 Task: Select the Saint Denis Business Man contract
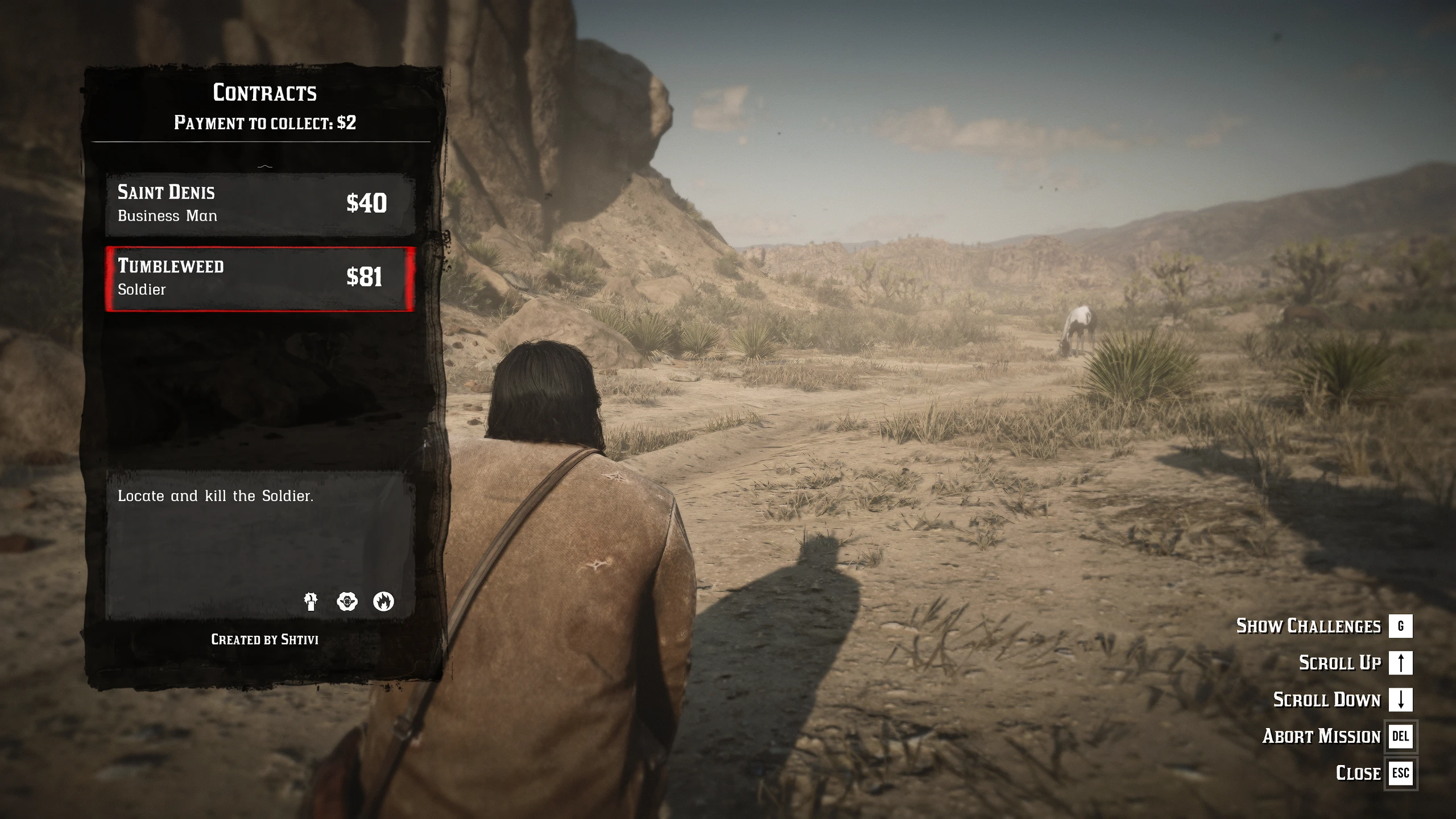260,204
